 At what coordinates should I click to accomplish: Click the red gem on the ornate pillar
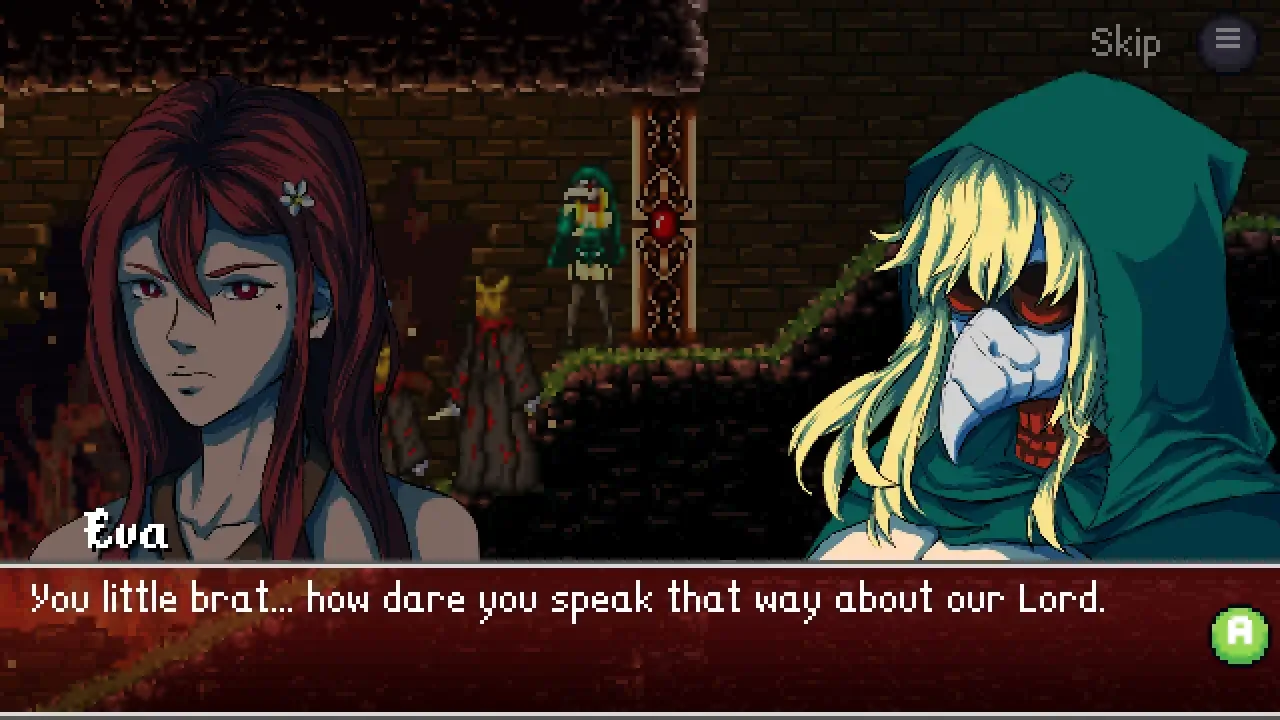662,222
